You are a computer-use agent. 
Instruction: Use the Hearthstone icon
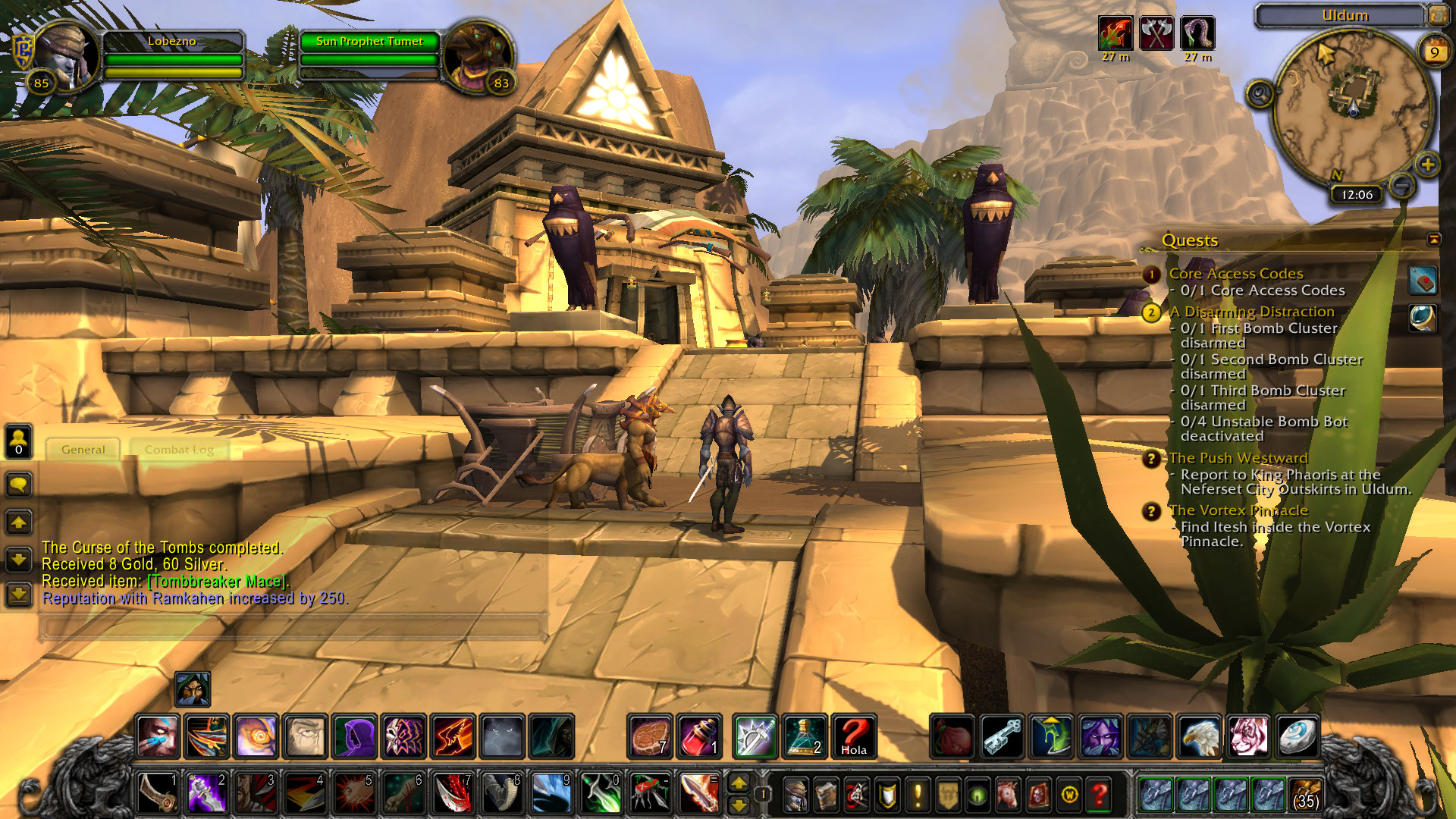(x=1296, y=737)
